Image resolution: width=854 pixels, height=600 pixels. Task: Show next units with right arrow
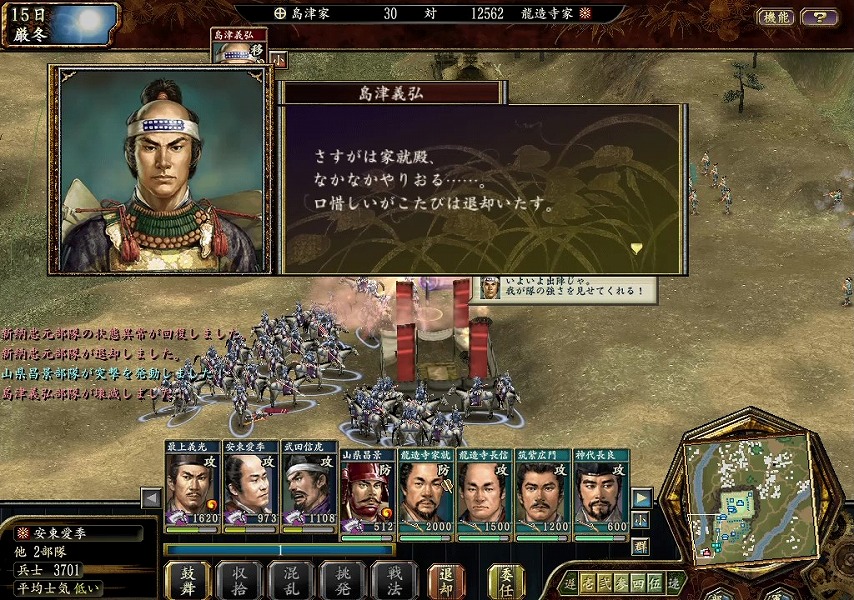[x=642, y=498]
